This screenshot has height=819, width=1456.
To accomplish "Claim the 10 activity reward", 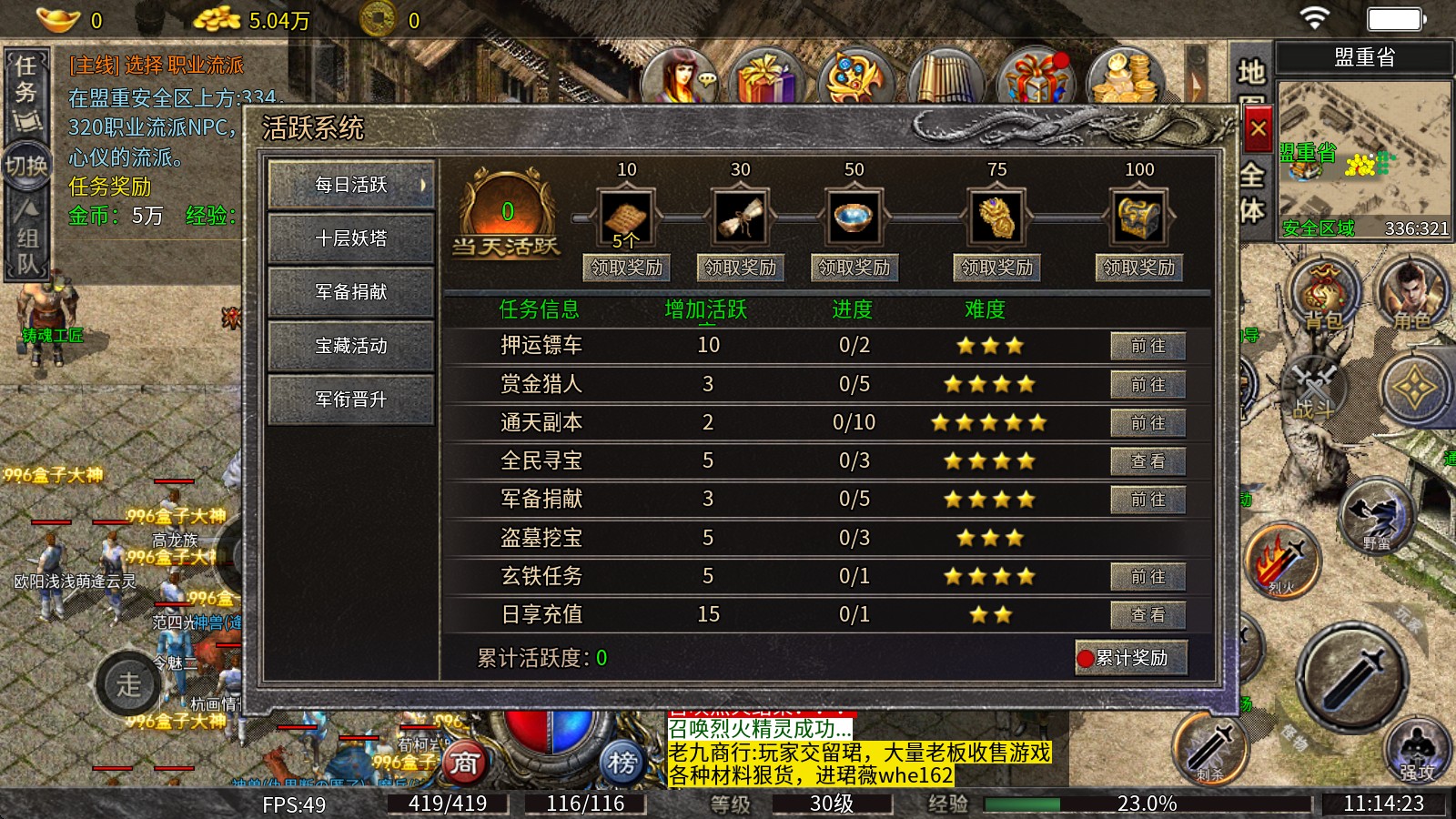I will click(x=626, y=268).
